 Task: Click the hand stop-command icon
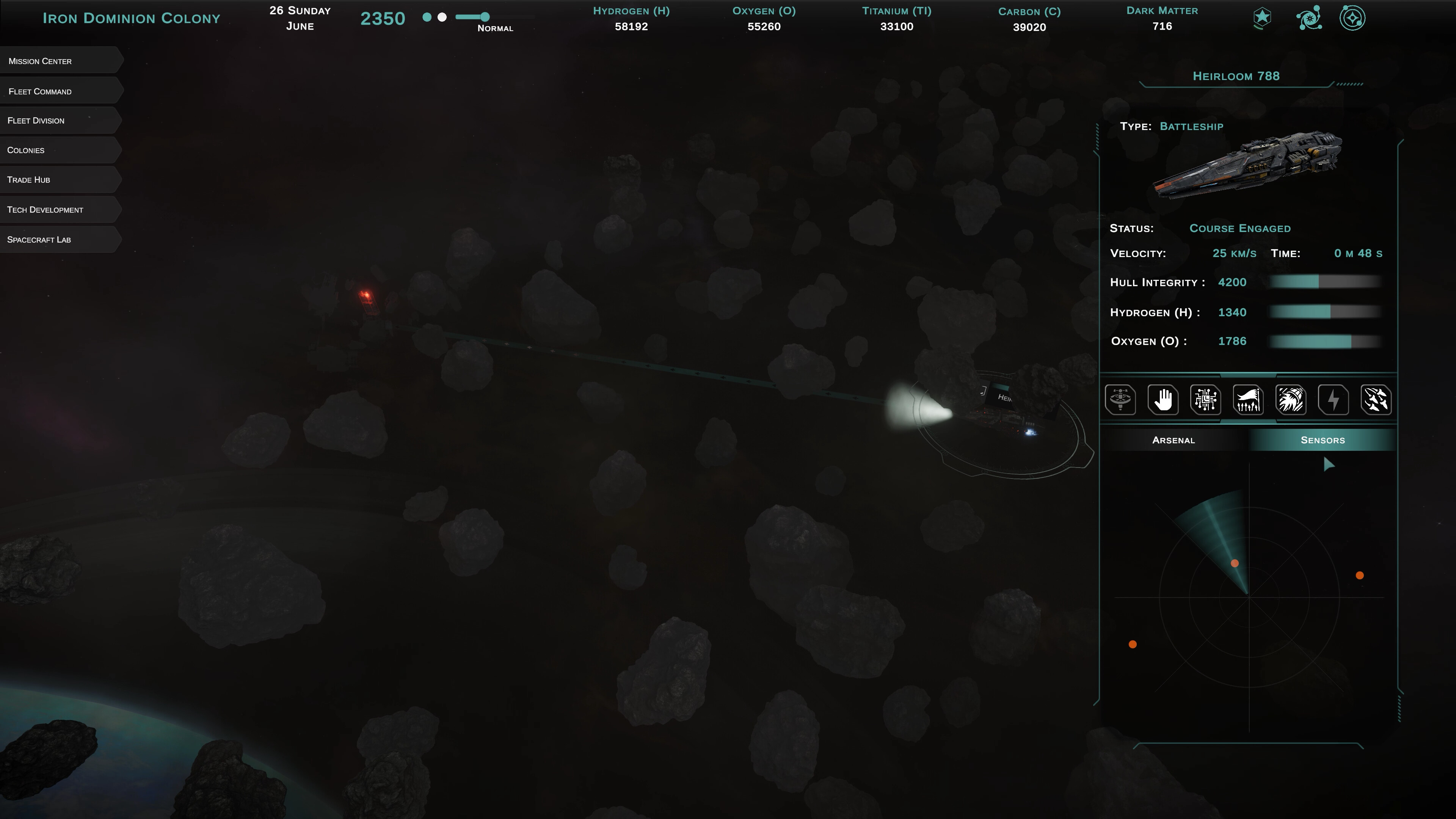(x=1163, y=400)
